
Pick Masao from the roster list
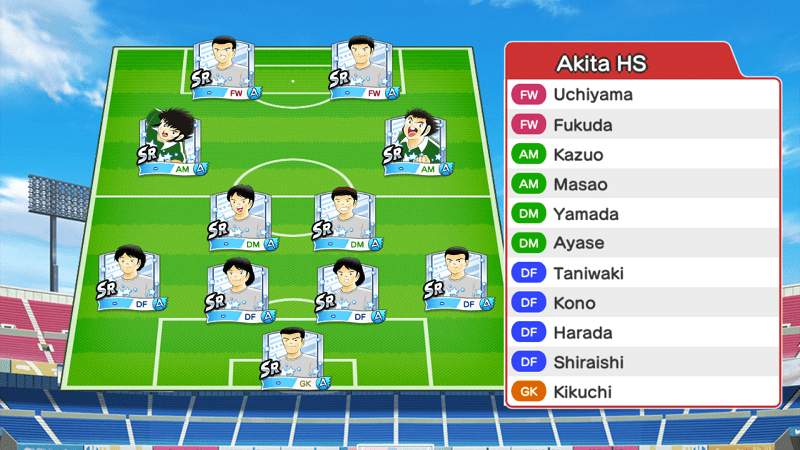642,184
